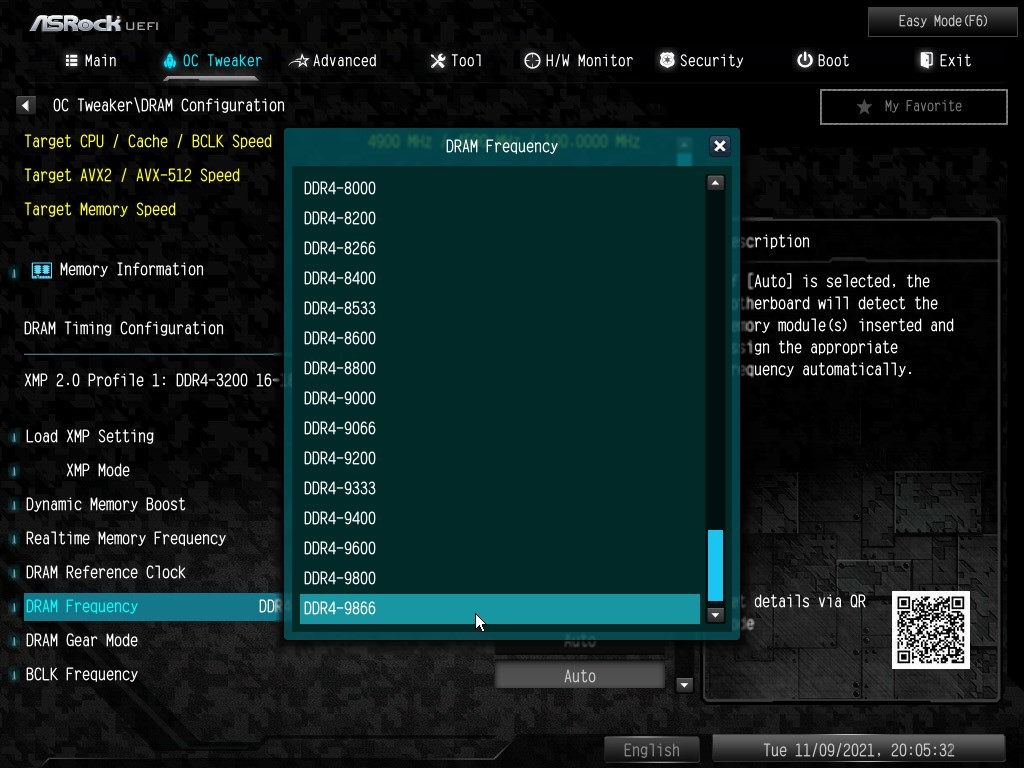
Task: Open the Boot tab
Action: coord(823,61)
